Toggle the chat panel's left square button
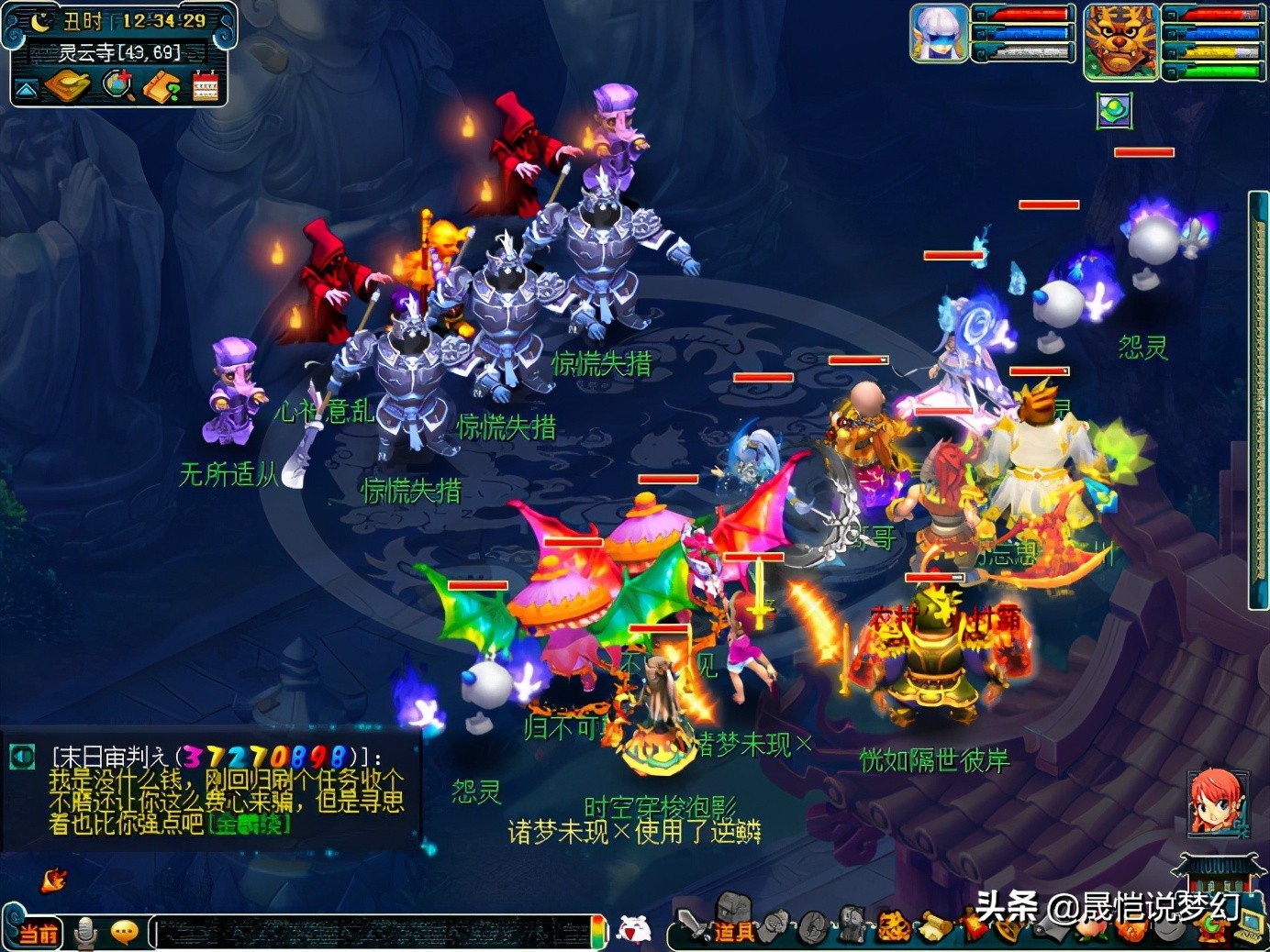The height and width of the screenshot is (952, 1270). click(x=21, y=756)
